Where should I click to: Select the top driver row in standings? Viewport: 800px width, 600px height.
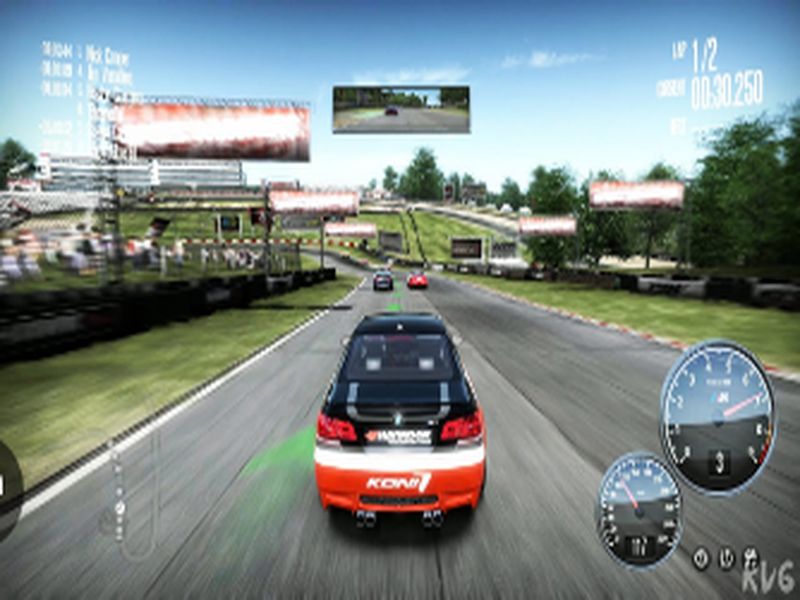click(86, 50)
